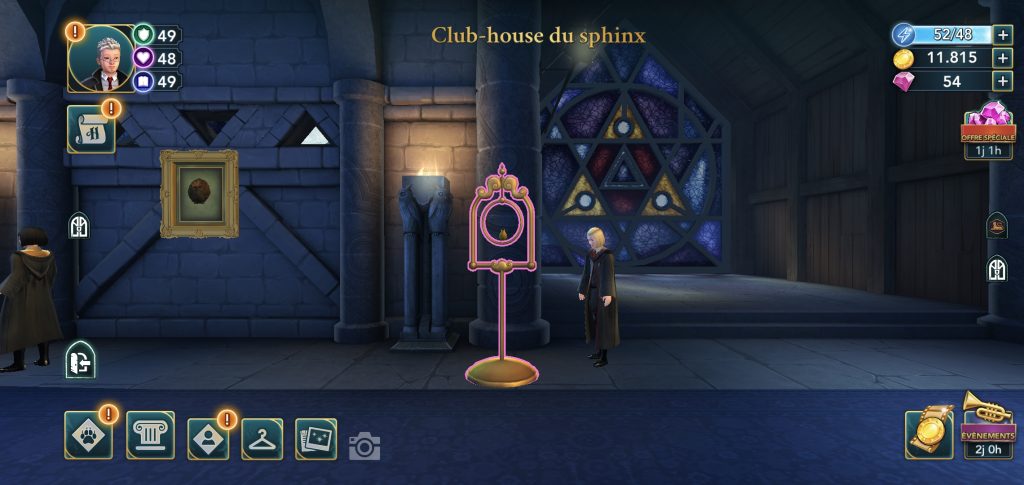Open the pillar column menu button
This screenshot has width=1024, height=485.
tap(150, 436)
